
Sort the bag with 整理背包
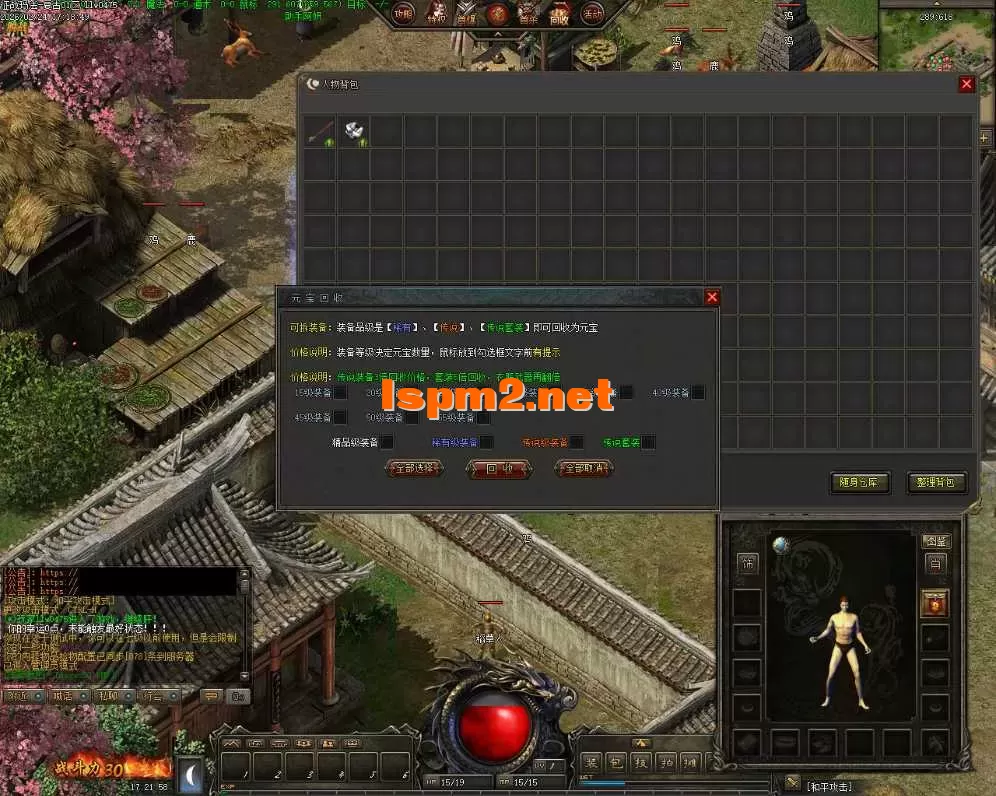pos(936,482)
